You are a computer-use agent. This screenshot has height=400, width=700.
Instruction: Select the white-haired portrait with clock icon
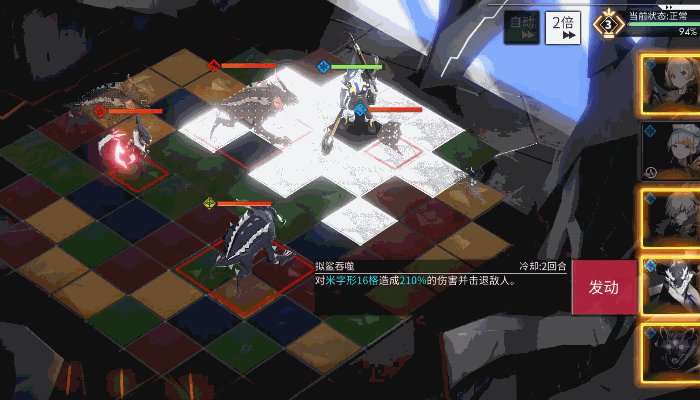pos(672,151)
